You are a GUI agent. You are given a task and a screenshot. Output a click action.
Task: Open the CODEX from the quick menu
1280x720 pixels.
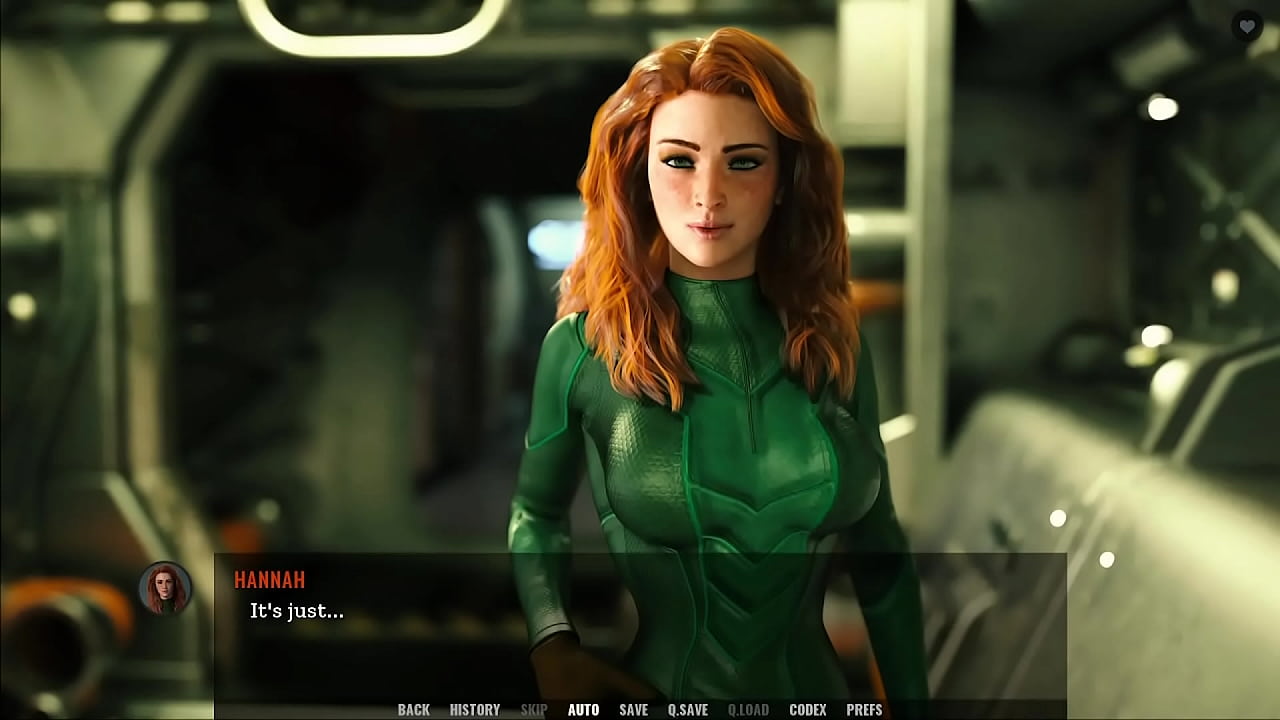(806, 709)
